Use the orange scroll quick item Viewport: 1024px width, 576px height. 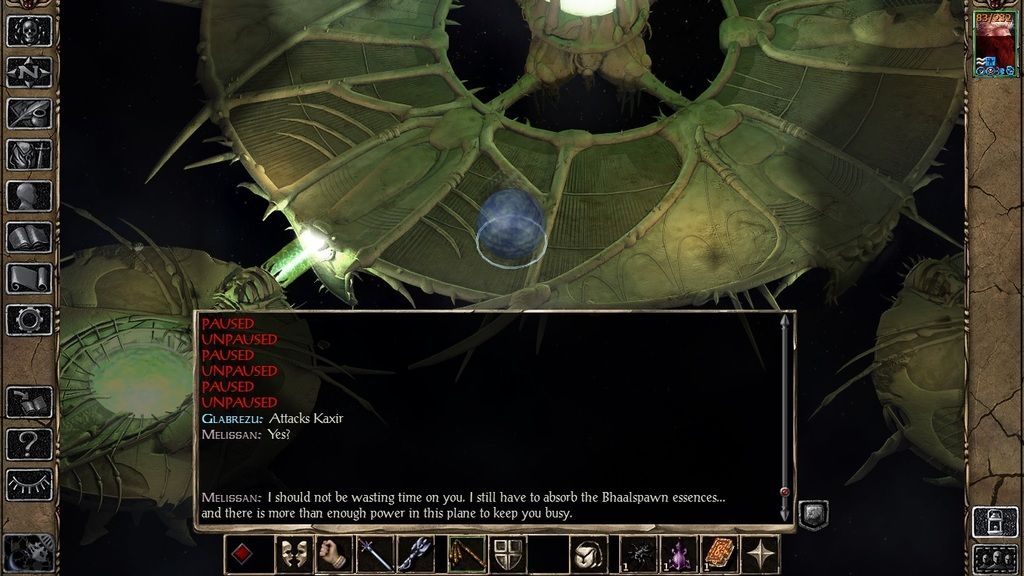[x=720, y=554]
